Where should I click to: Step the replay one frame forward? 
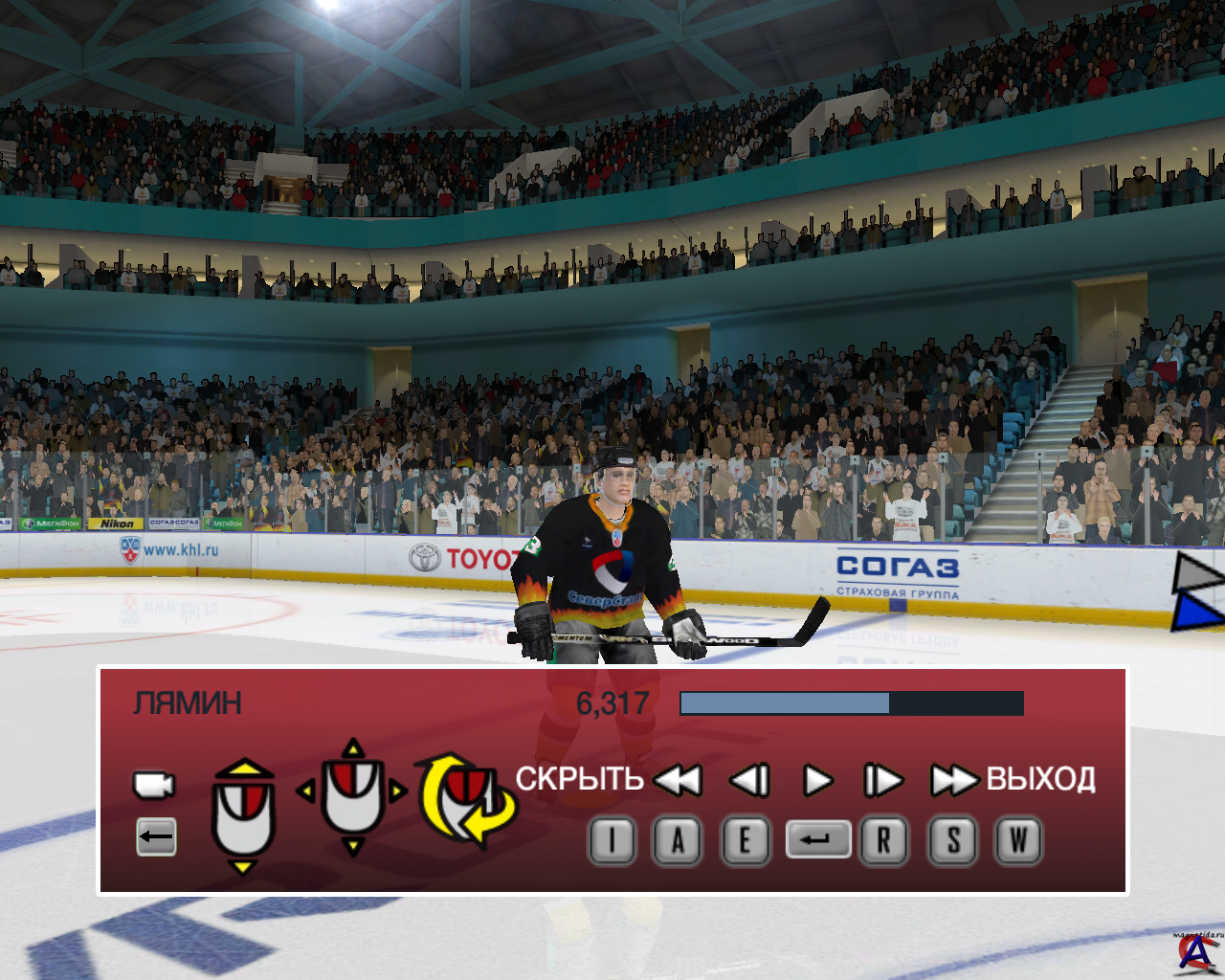click(x=882, y=781)
